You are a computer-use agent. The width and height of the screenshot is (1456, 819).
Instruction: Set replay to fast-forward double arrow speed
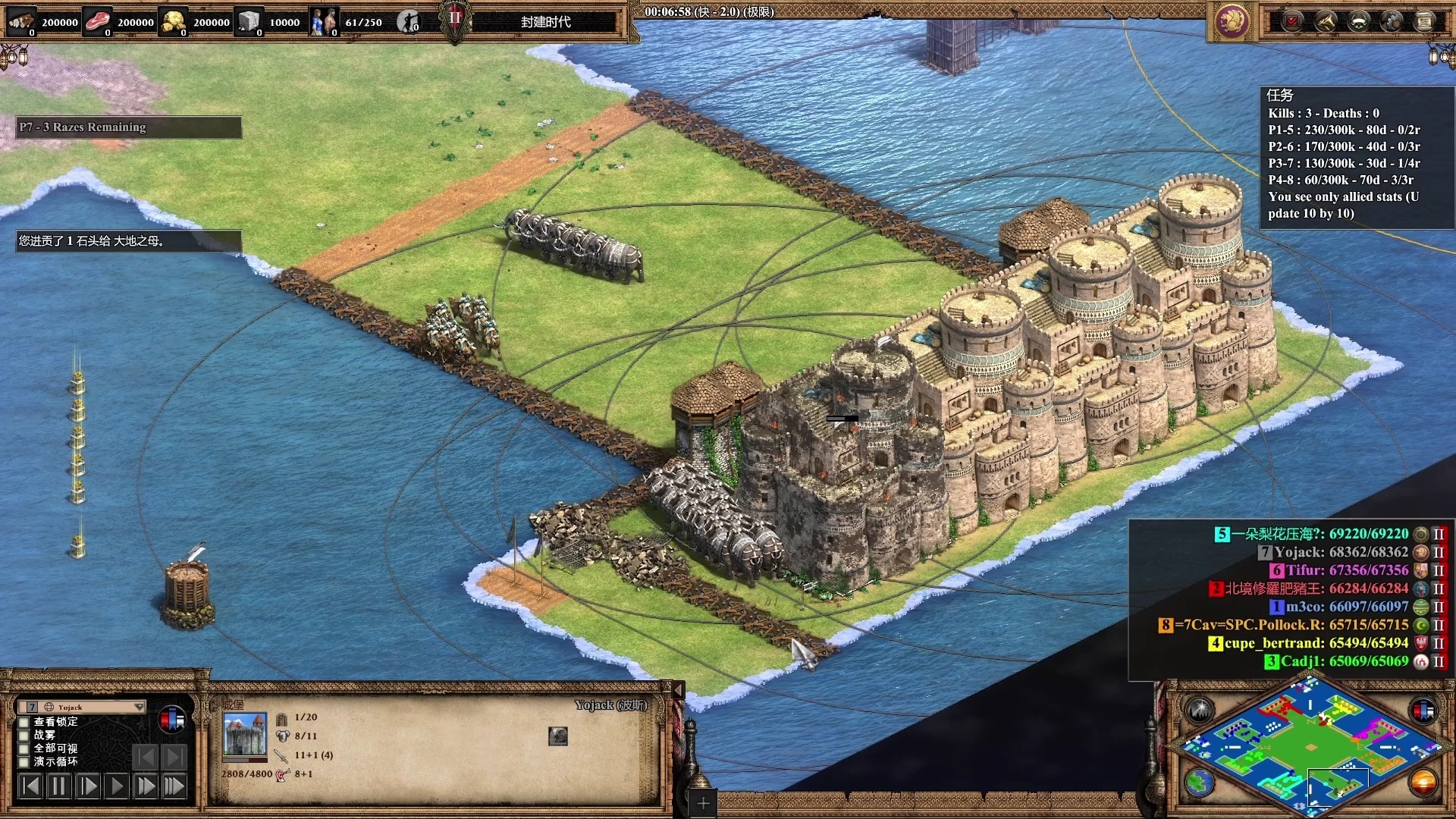coord(146,786)
